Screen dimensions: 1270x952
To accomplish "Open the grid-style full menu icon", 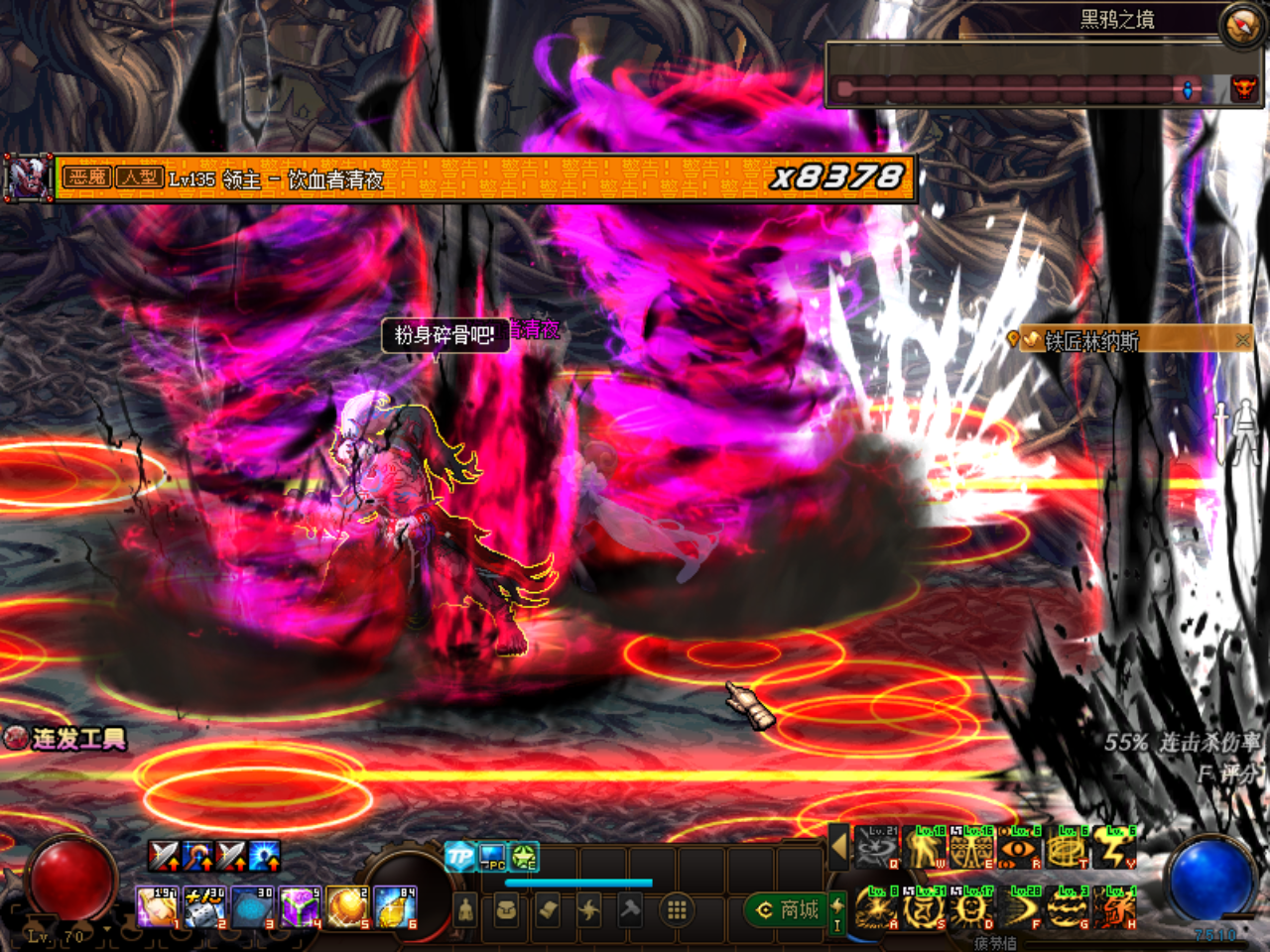I will click(x=677, y=911).
